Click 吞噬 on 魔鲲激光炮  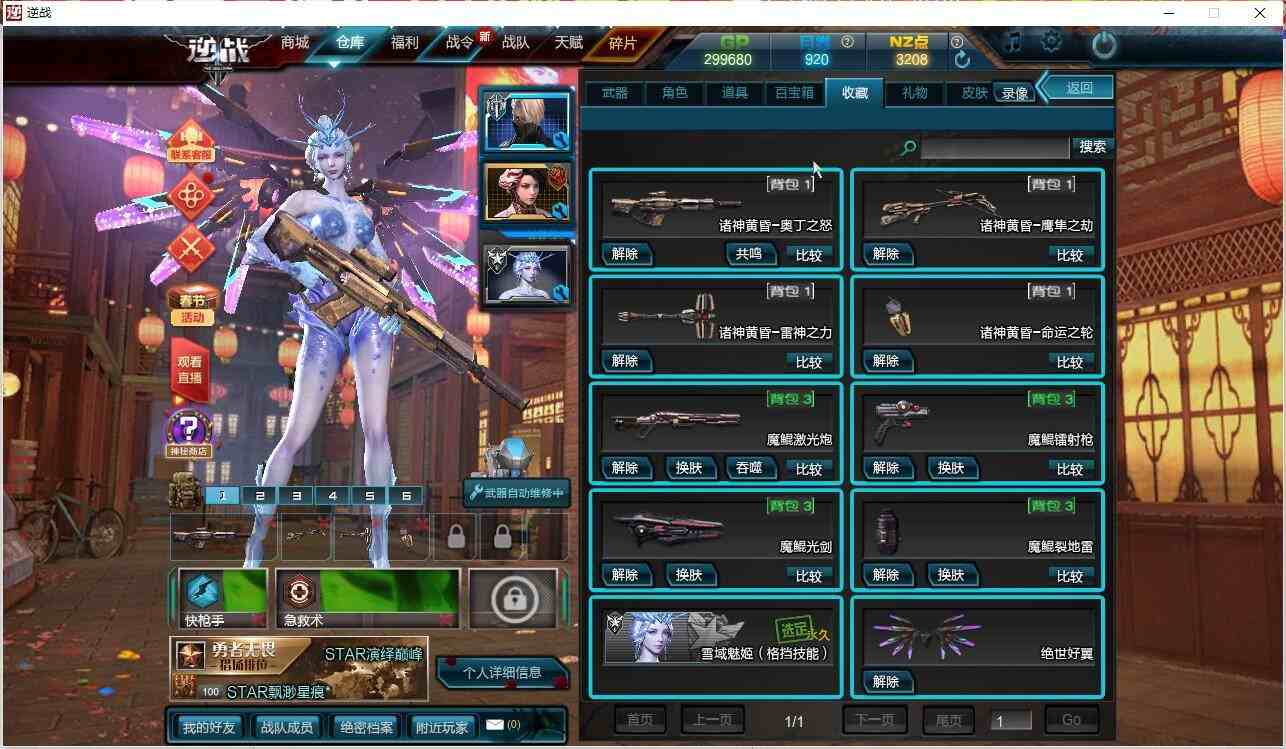(x=750, y=467)
